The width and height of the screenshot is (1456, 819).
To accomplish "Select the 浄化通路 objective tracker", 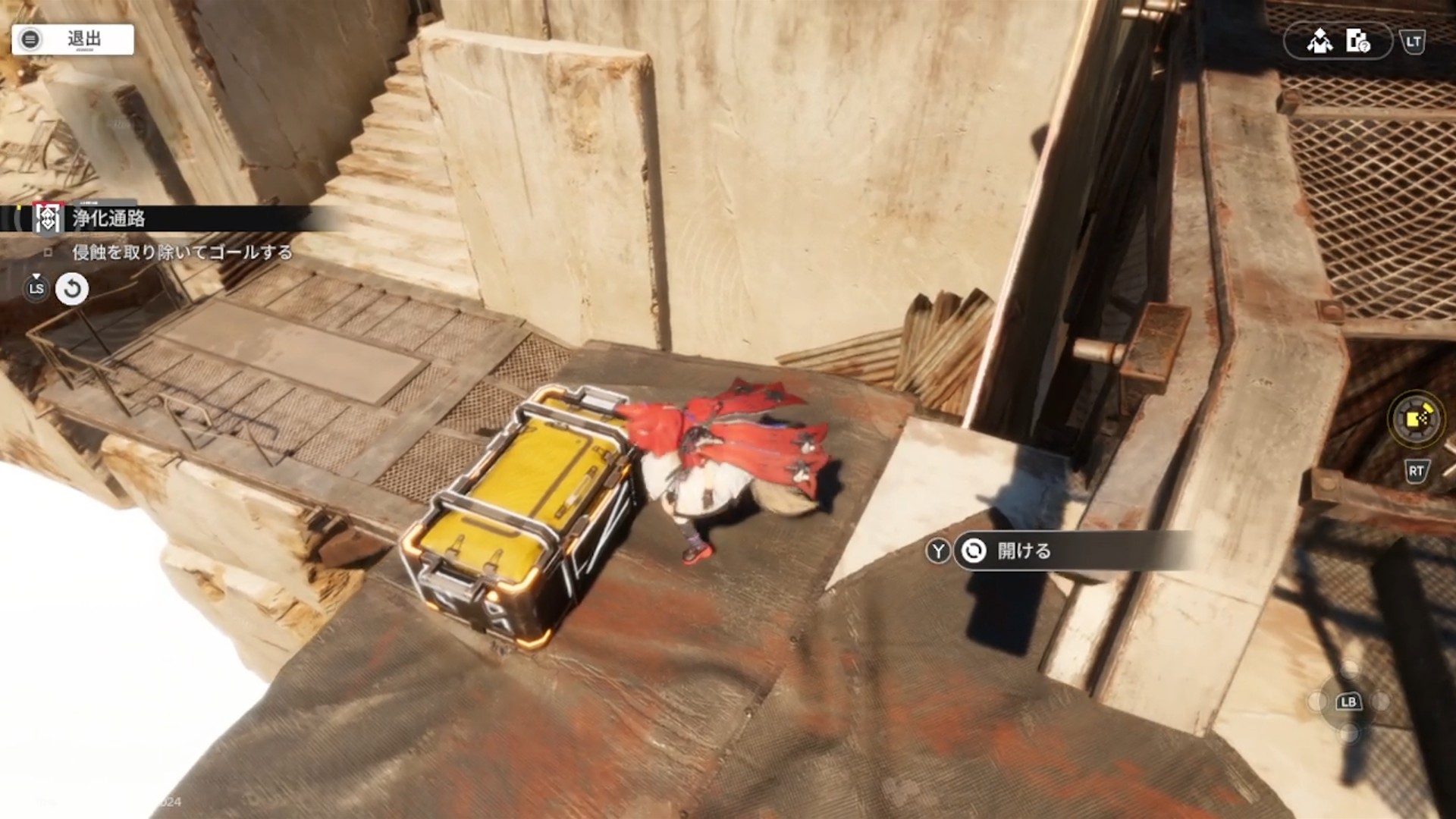I will (x=108, y=219).
